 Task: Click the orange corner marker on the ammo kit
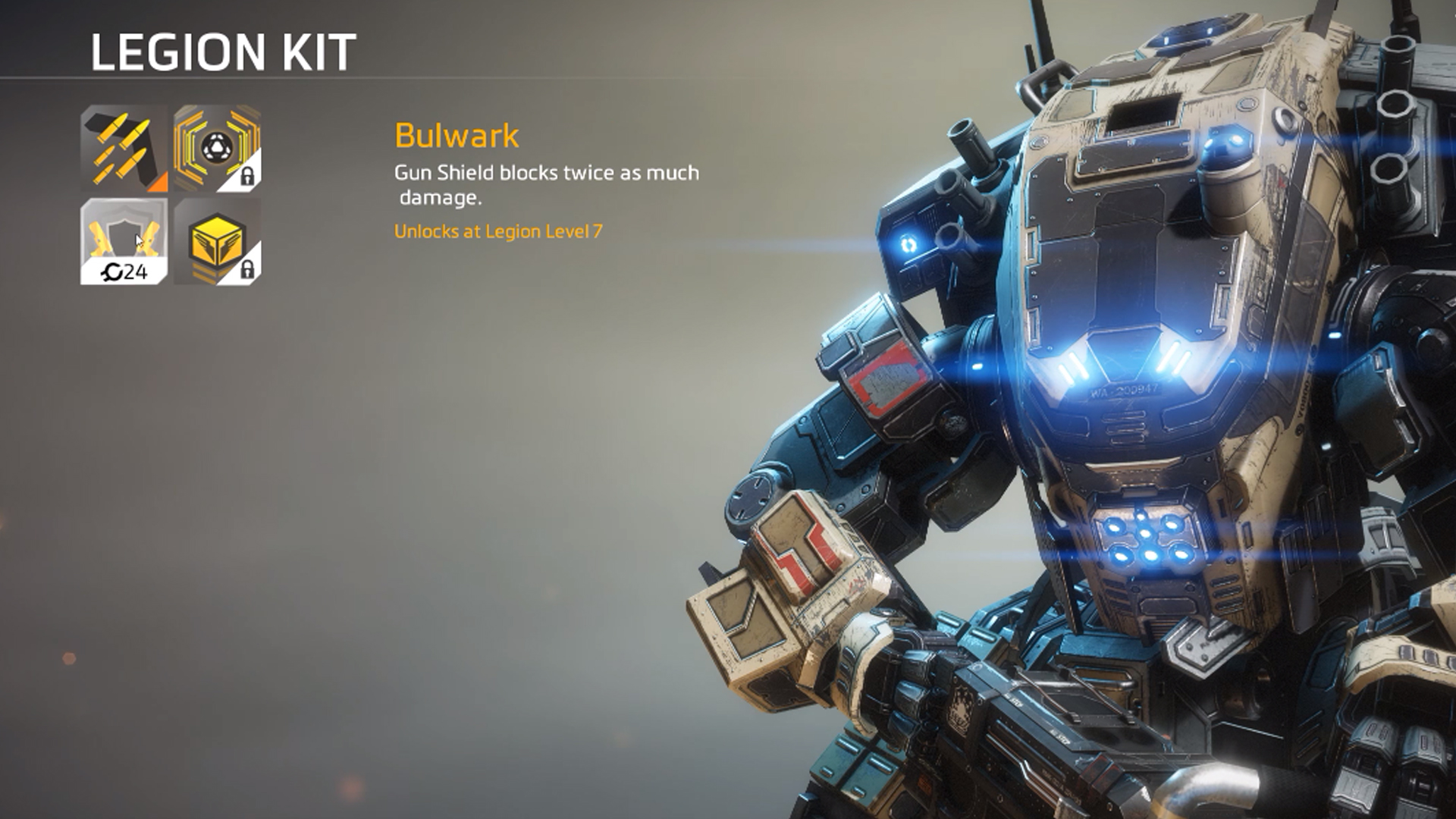coord(158,182)
